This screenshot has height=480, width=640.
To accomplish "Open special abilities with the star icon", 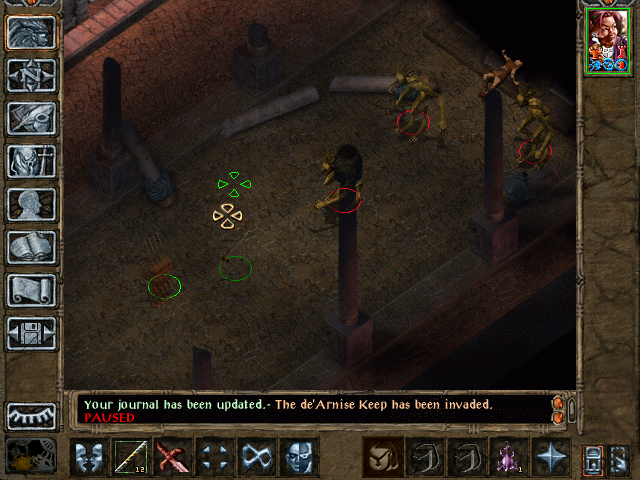I will click(x=551, y=458).
